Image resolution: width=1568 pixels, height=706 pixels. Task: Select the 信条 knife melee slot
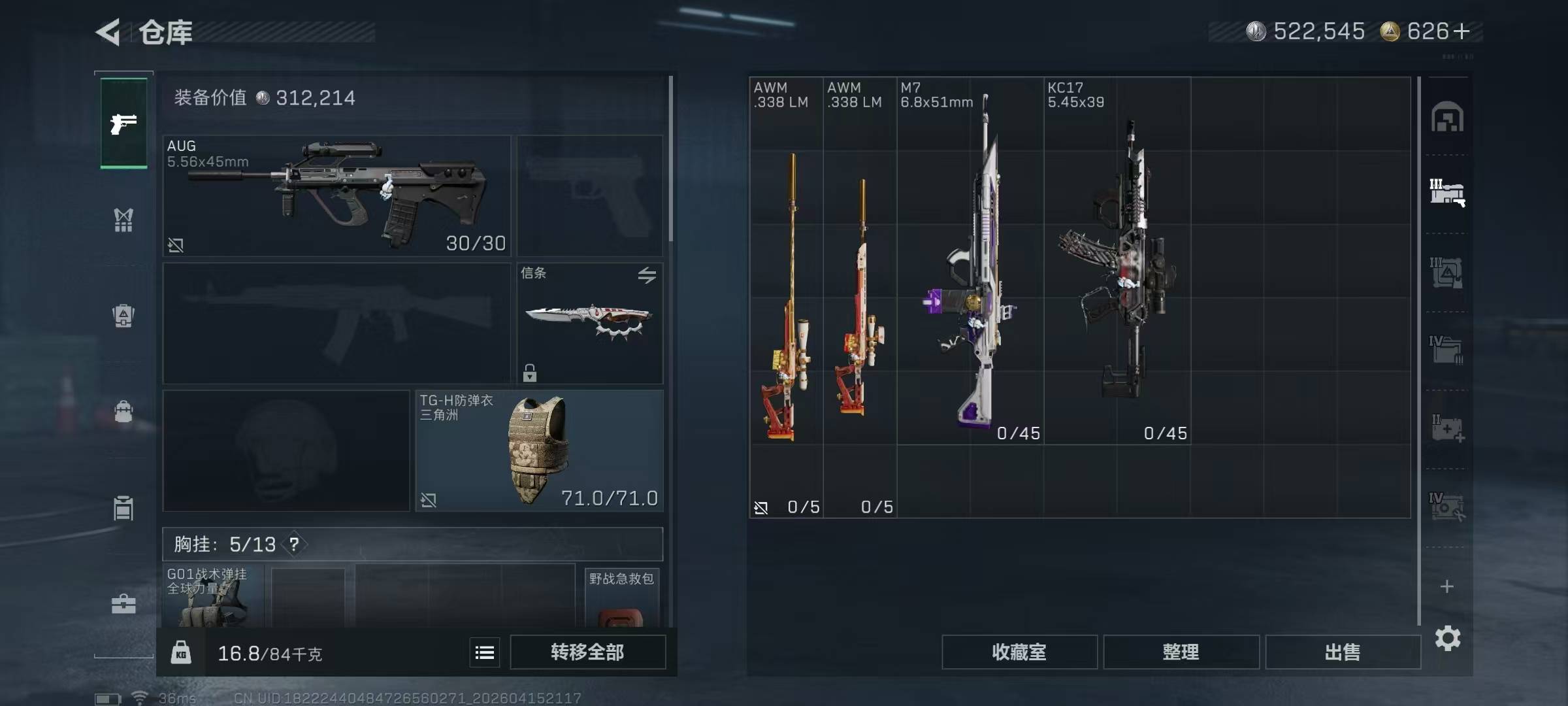589,323
